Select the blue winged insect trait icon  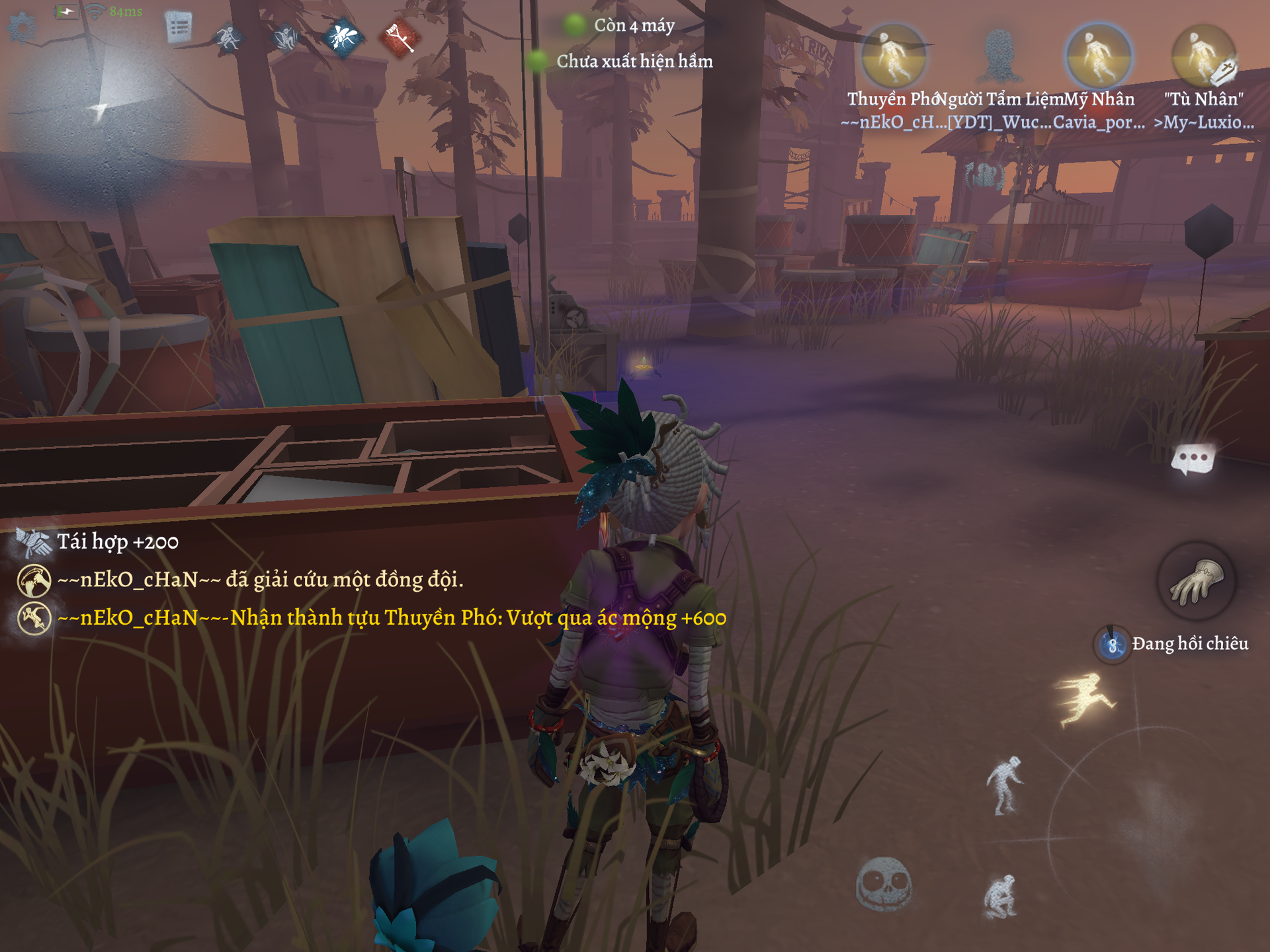343,37
